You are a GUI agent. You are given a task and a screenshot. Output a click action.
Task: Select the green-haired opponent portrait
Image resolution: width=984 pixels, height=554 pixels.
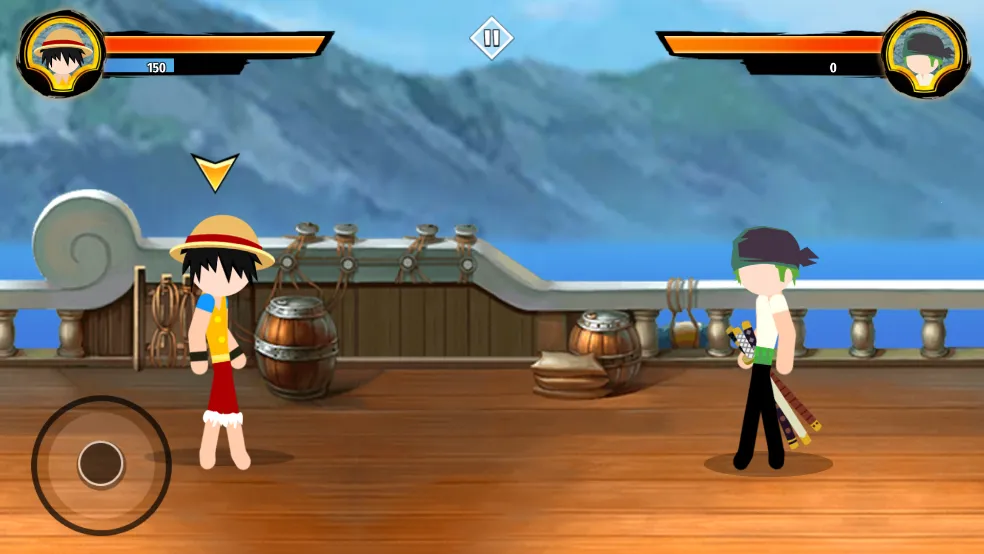pyautogui.click(x=925, y=54)
